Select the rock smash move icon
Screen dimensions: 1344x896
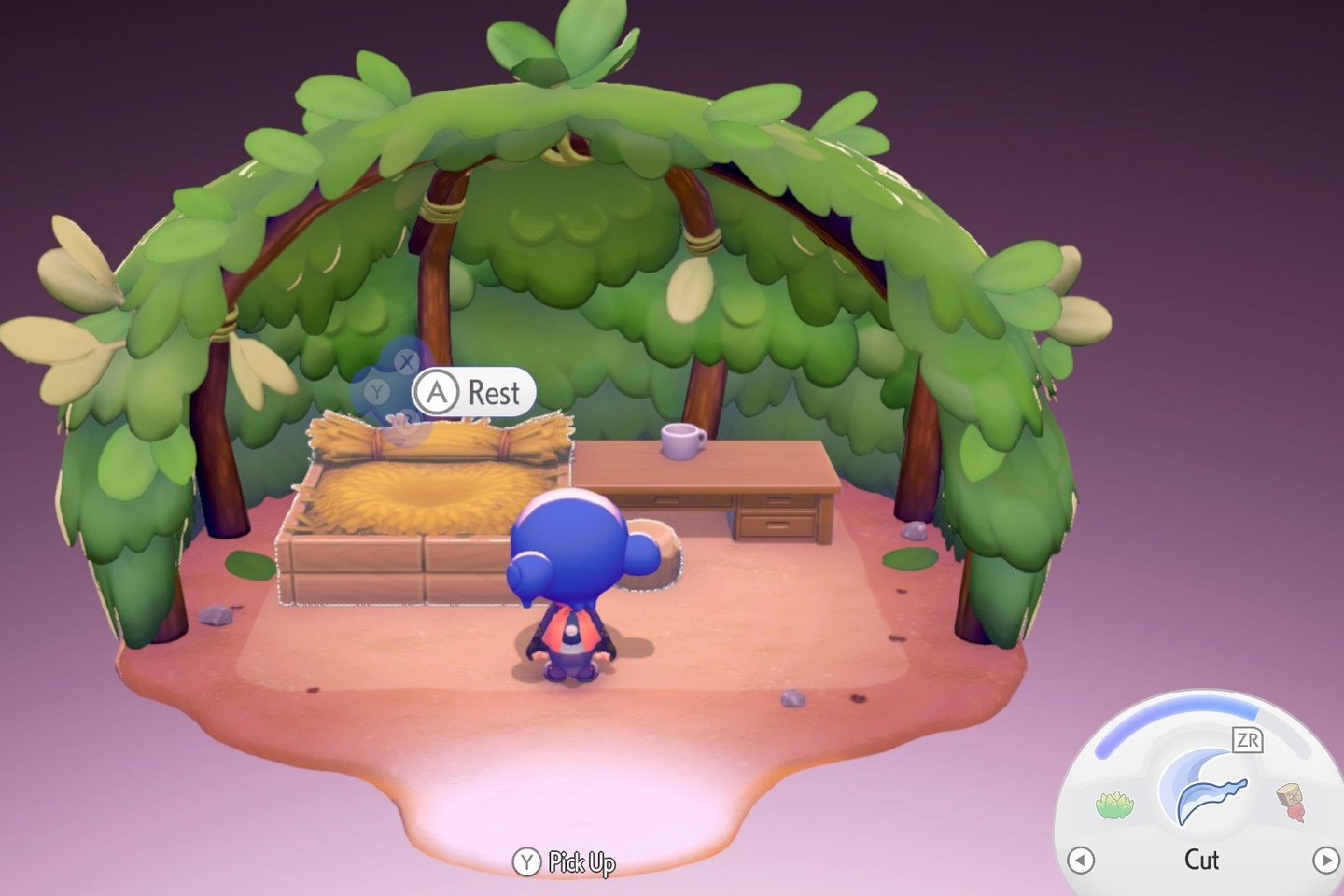tap(1292, 802)
